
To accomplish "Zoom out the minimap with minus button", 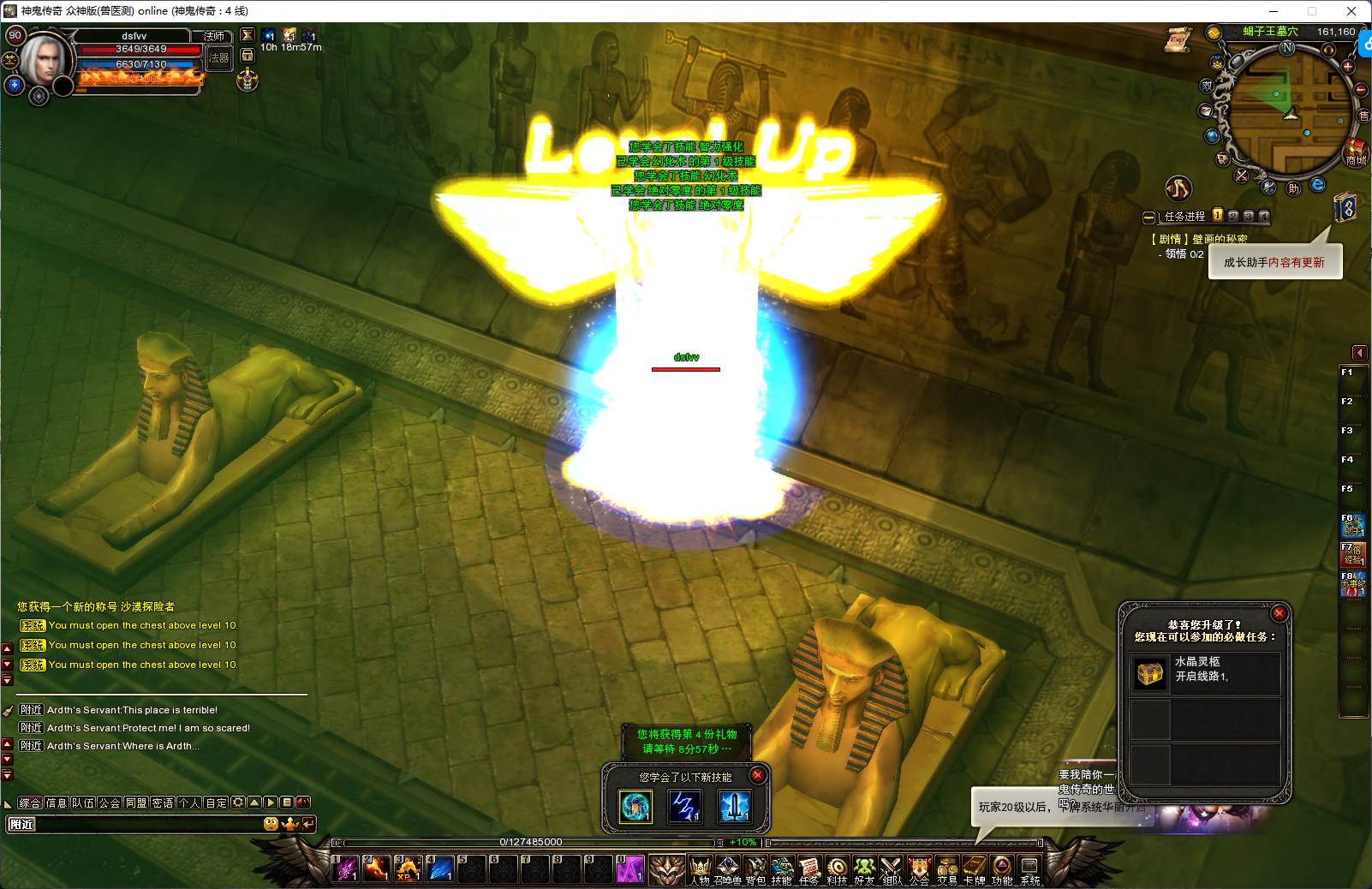I will 1360,90.
